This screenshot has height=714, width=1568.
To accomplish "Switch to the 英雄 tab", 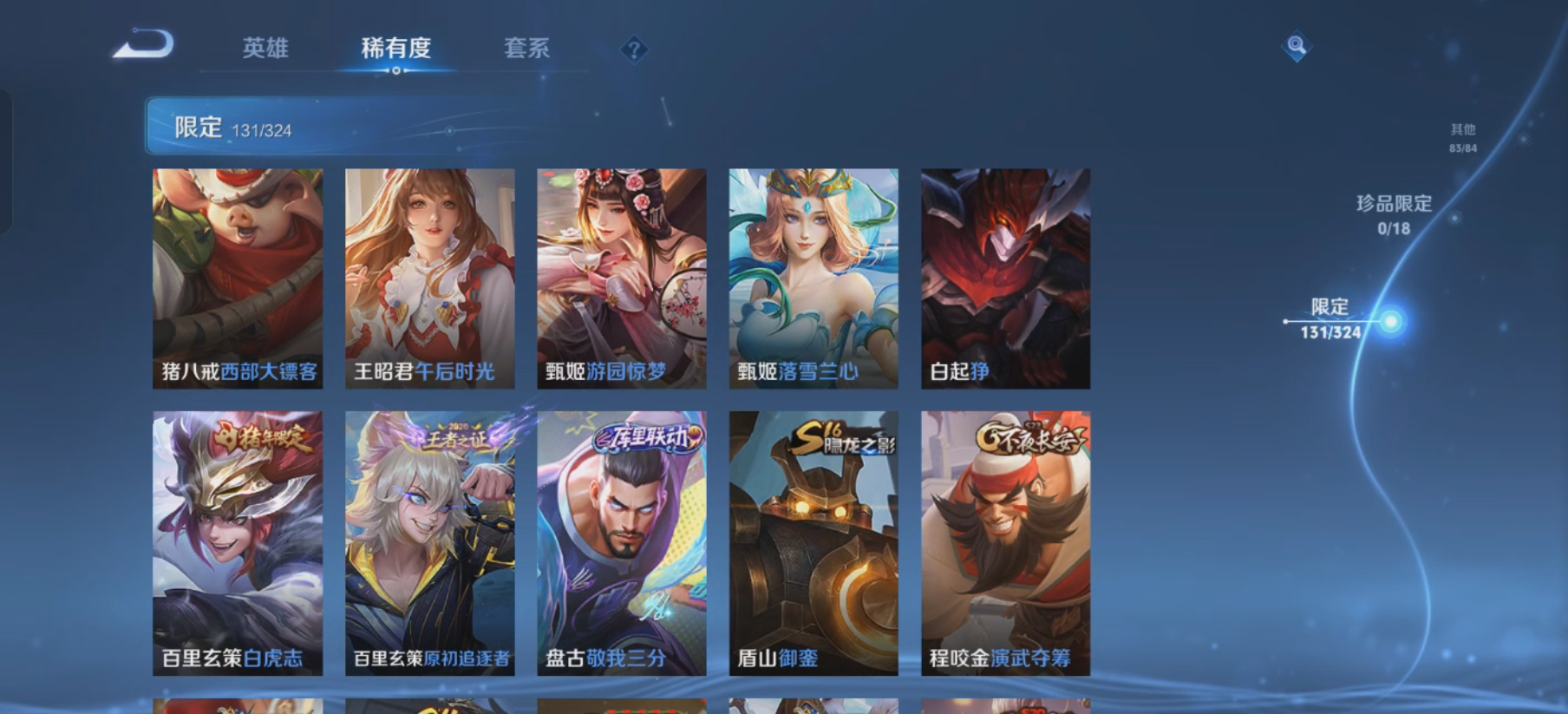I will 265,49.
